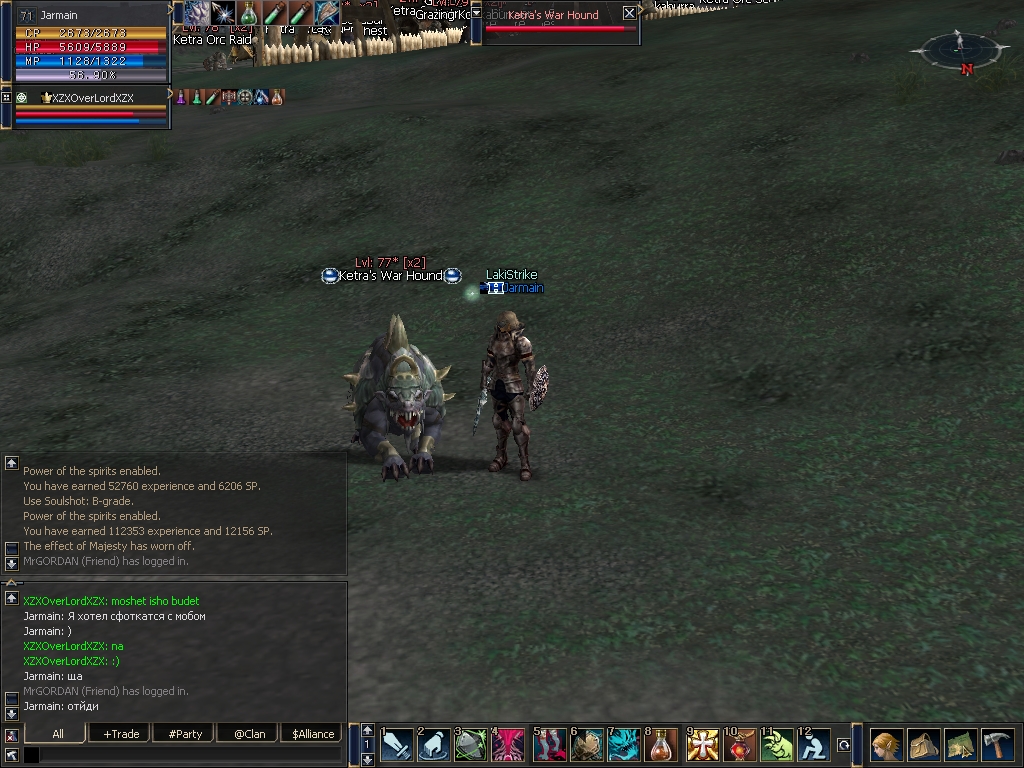Select party member XZXOverLordXZX
Image resolution: width=1024 pixels, height=768 pixels.
[x=92, y=98]
